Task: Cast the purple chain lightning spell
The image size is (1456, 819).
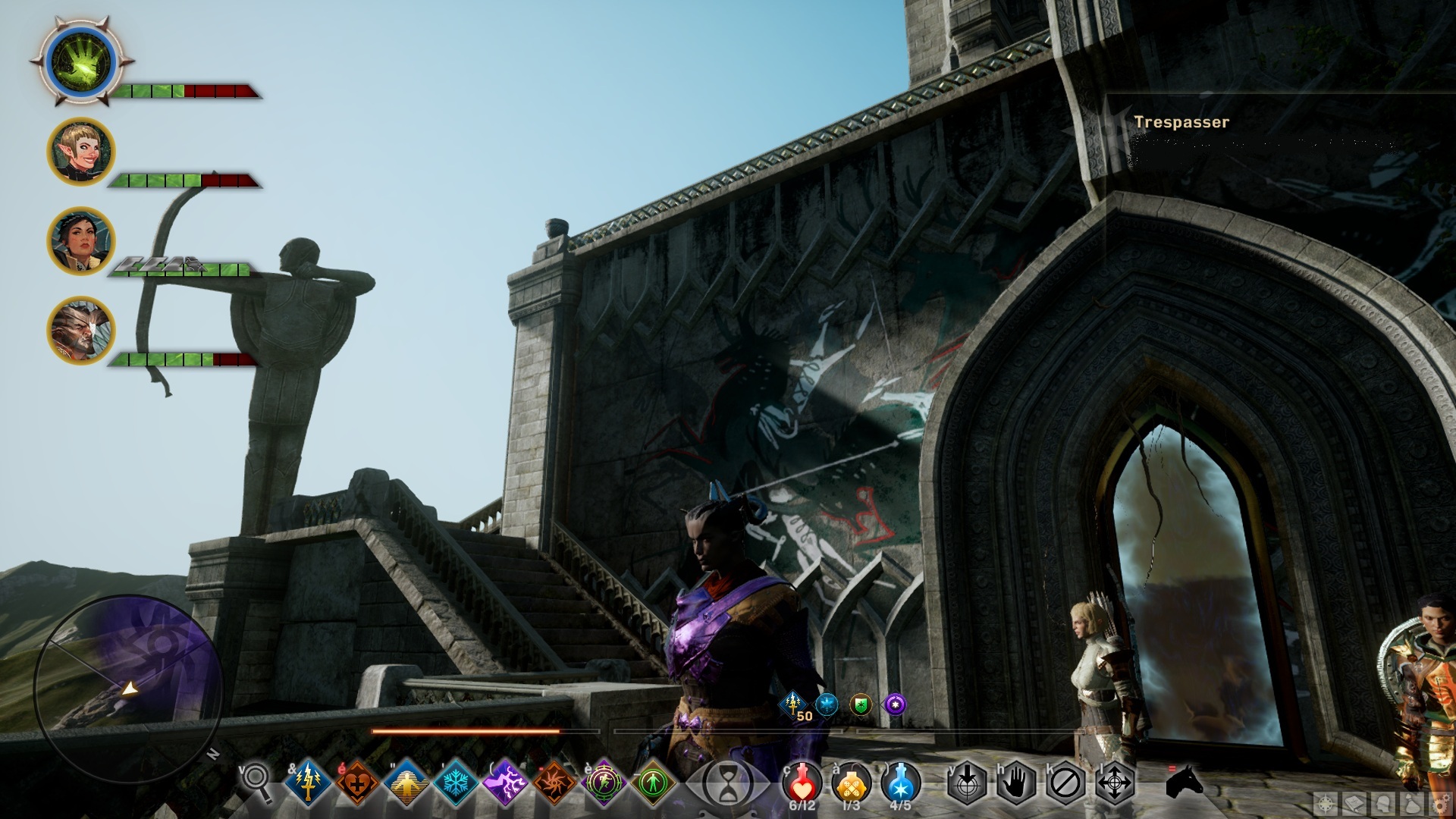Action: coord(505,782)
